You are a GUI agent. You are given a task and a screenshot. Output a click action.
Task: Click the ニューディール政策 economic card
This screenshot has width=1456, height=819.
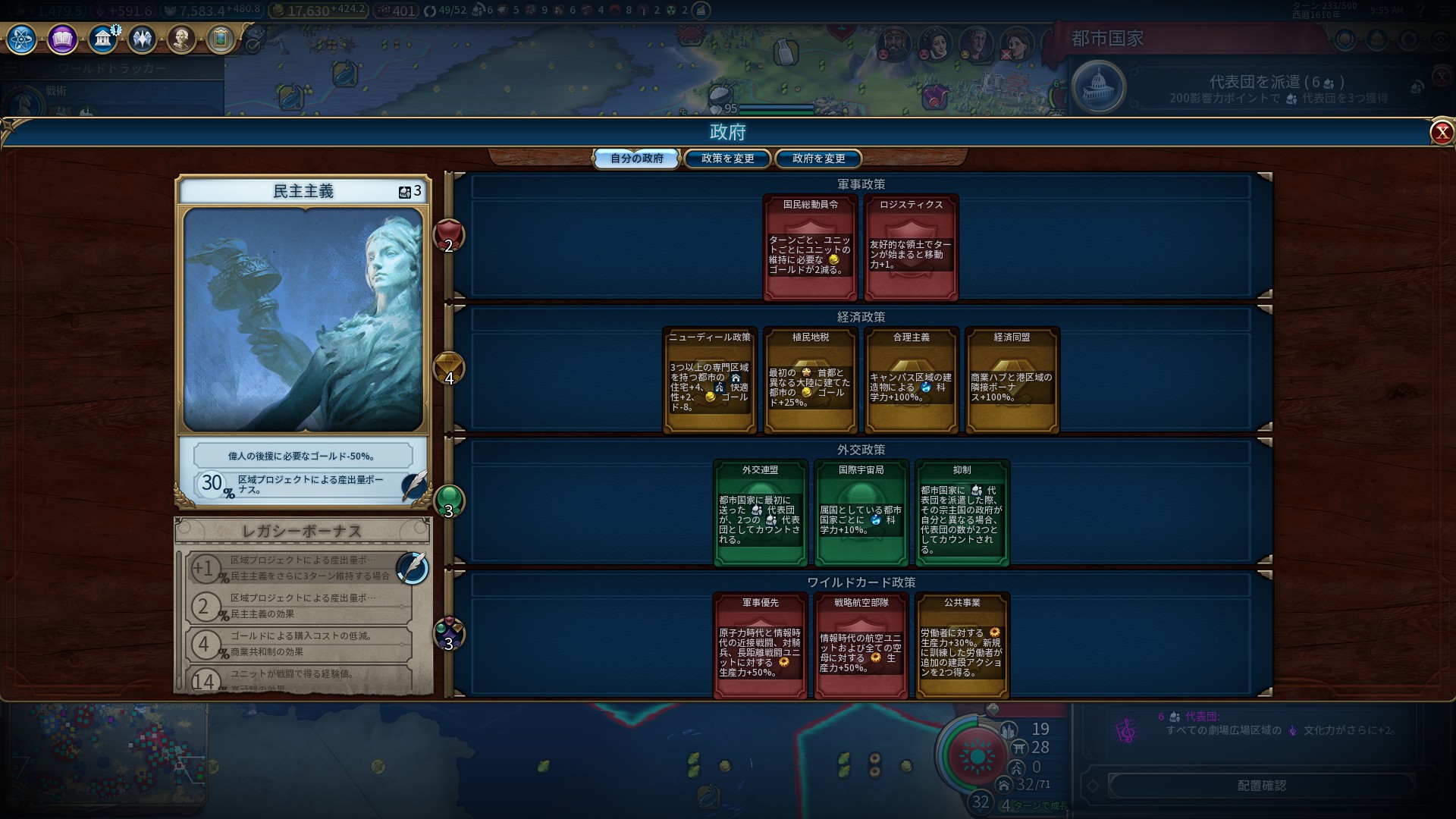[x=710, y=380]
